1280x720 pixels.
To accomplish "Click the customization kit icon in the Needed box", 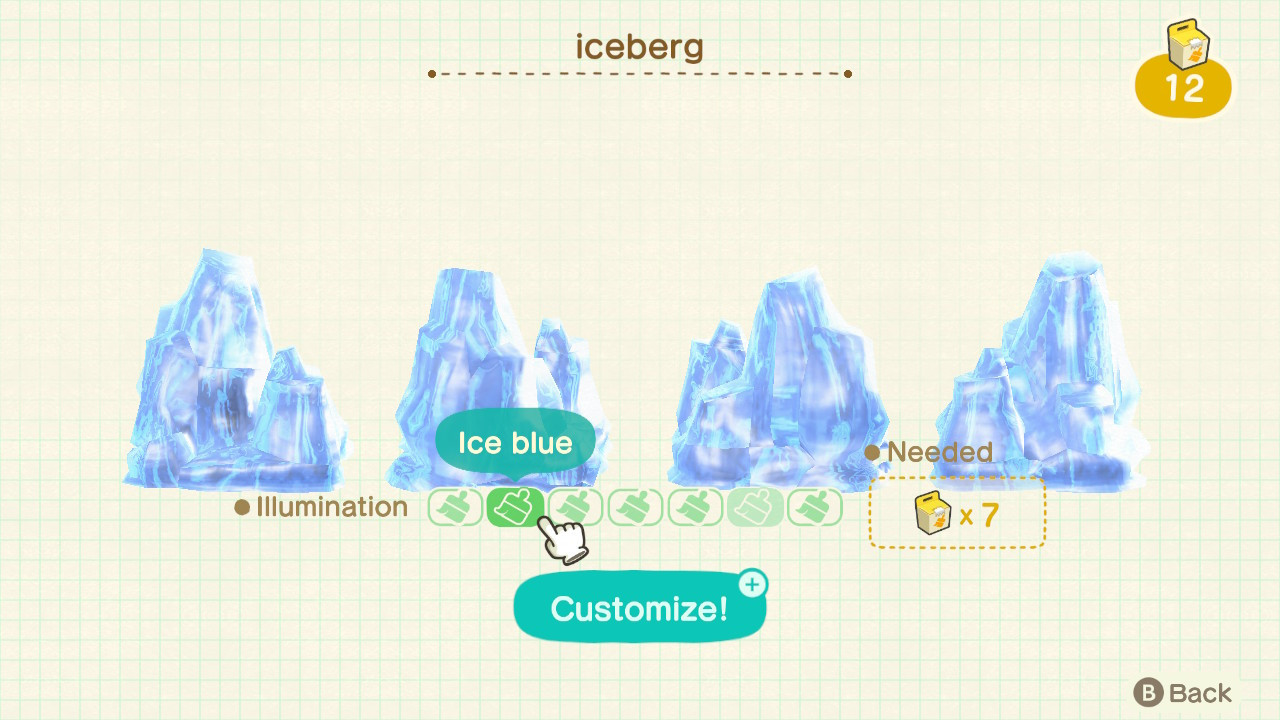I will point(931,512).
